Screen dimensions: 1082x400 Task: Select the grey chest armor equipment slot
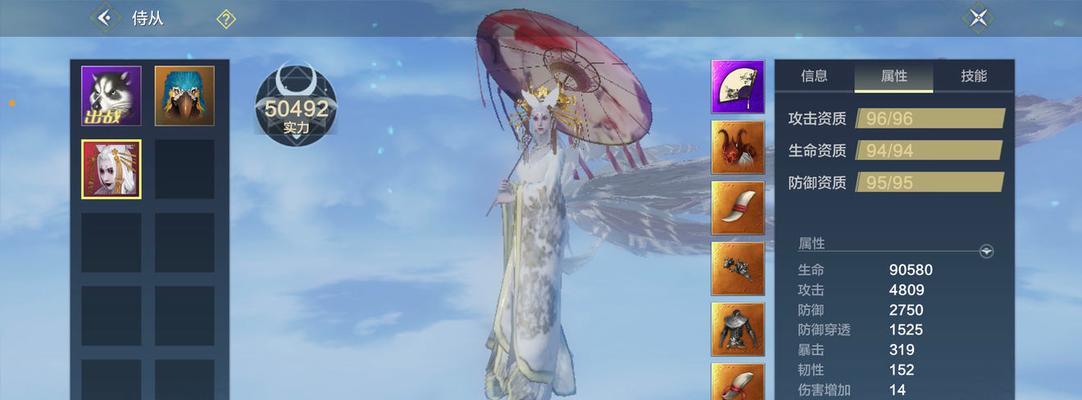click(738, 328)
